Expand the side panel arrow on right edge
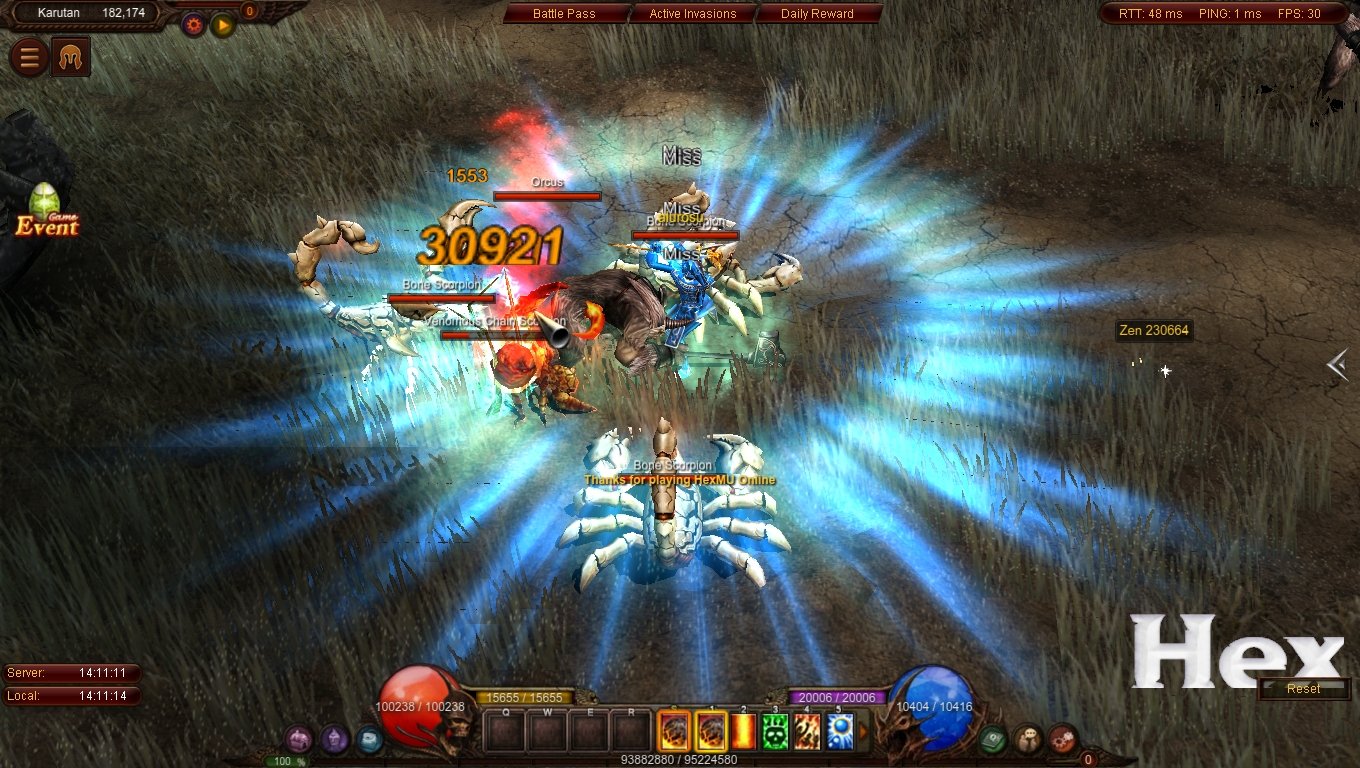Viewport: 1360px width, 768px height. (1338, 366)
